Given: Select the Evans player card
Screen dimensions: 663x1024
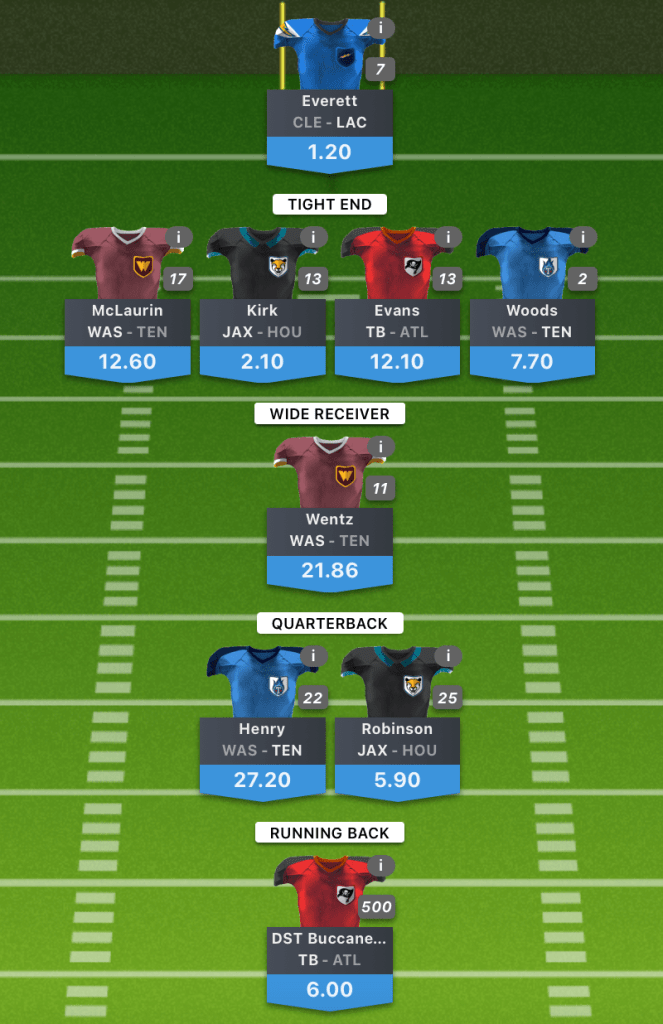Looking at the screenshot, I should pyautogui.click(x=397, y=322).
